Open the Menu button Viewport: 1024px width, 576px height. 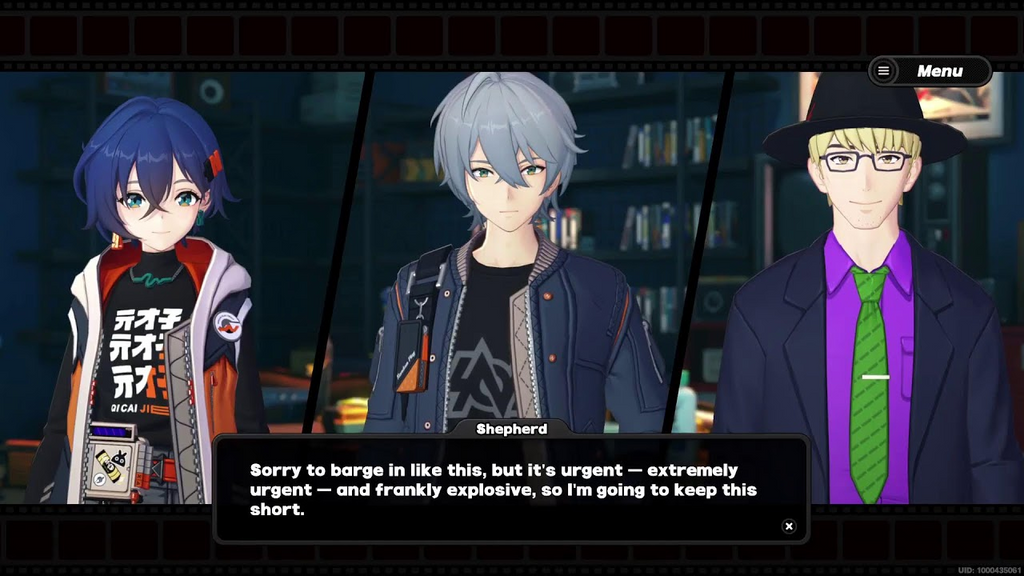click(929, 71)
